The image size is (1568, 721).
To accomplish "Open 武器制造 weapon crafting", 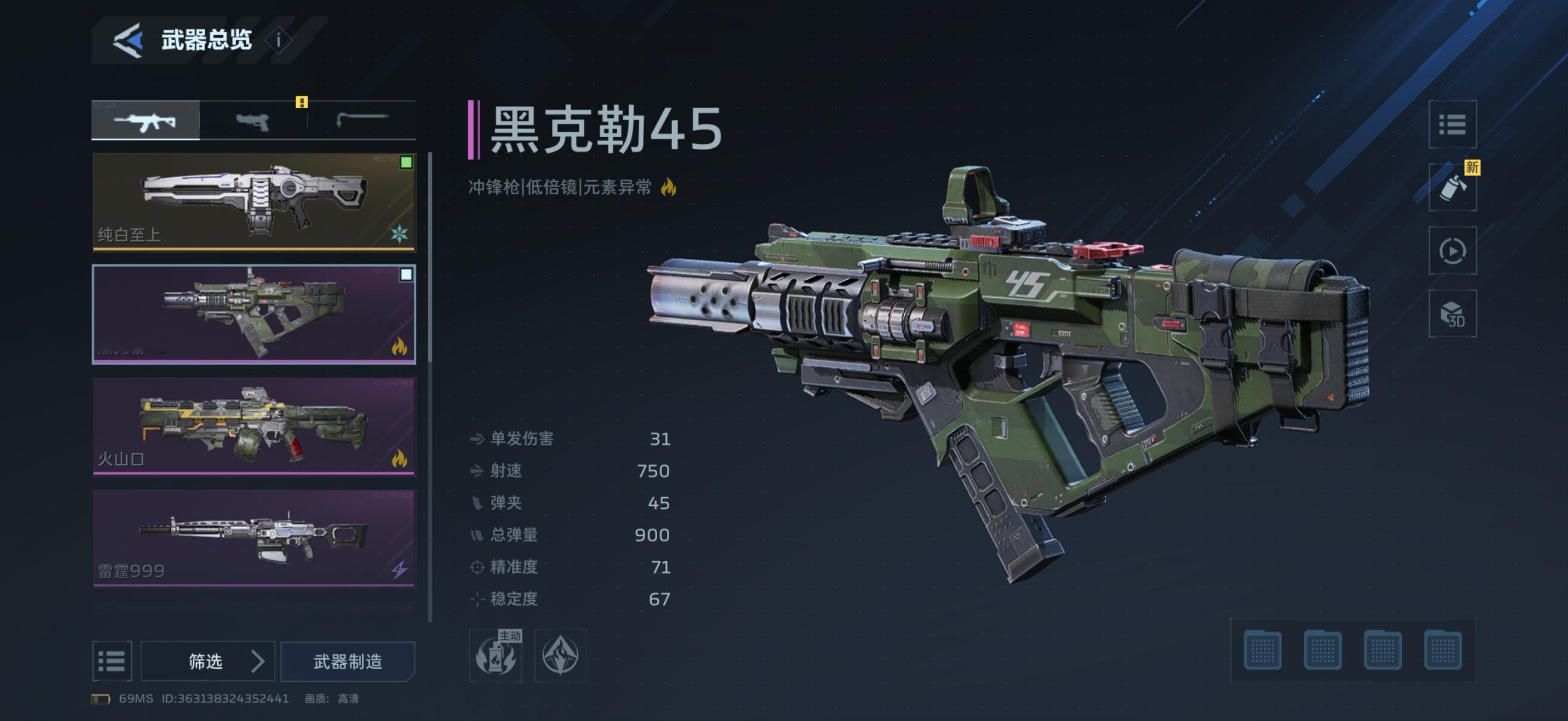I will (347, 661).
